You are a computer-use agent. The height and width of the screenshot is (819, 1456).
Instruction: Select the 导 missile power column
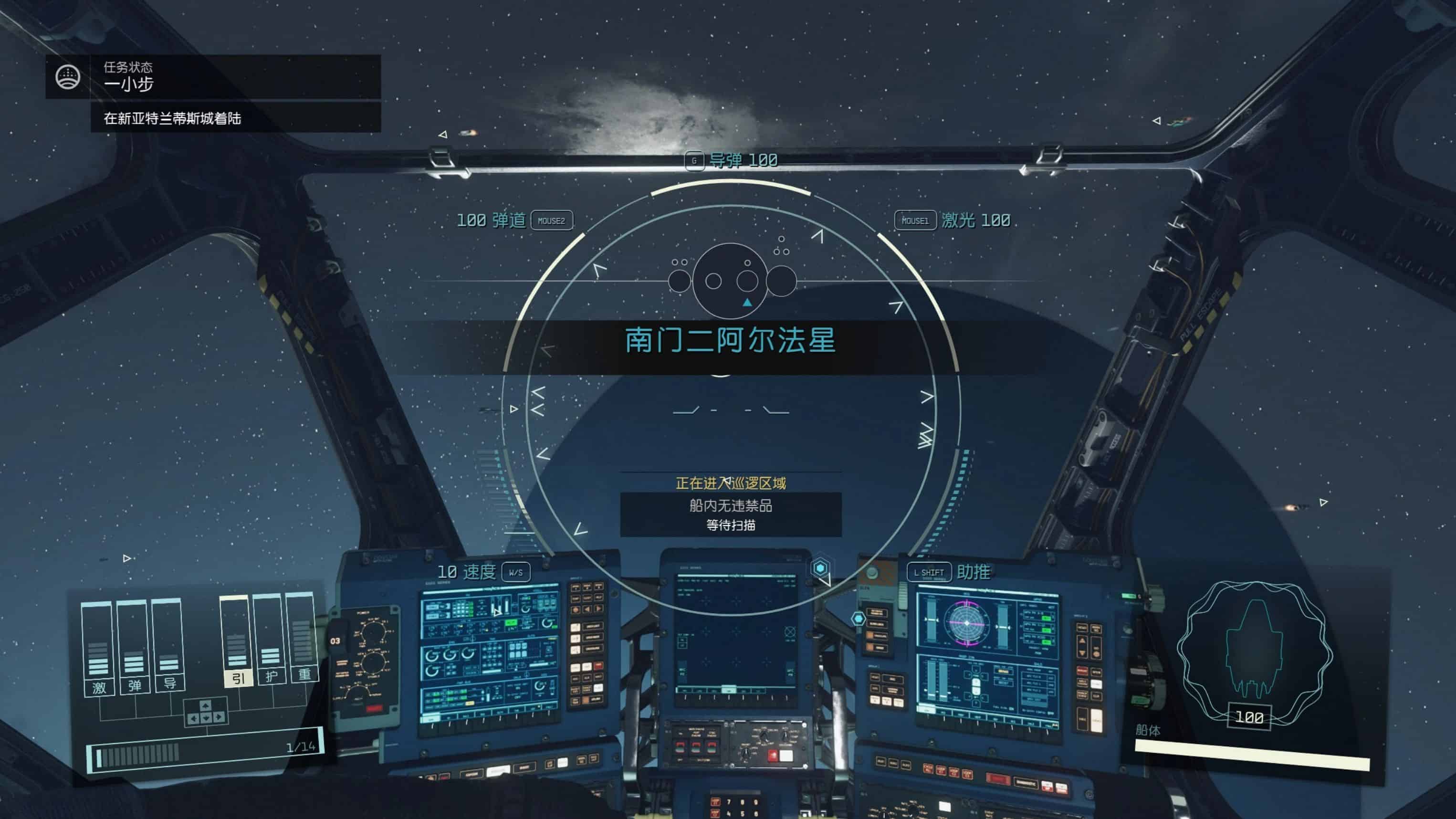pyautogui.click(x=169, y=647)
